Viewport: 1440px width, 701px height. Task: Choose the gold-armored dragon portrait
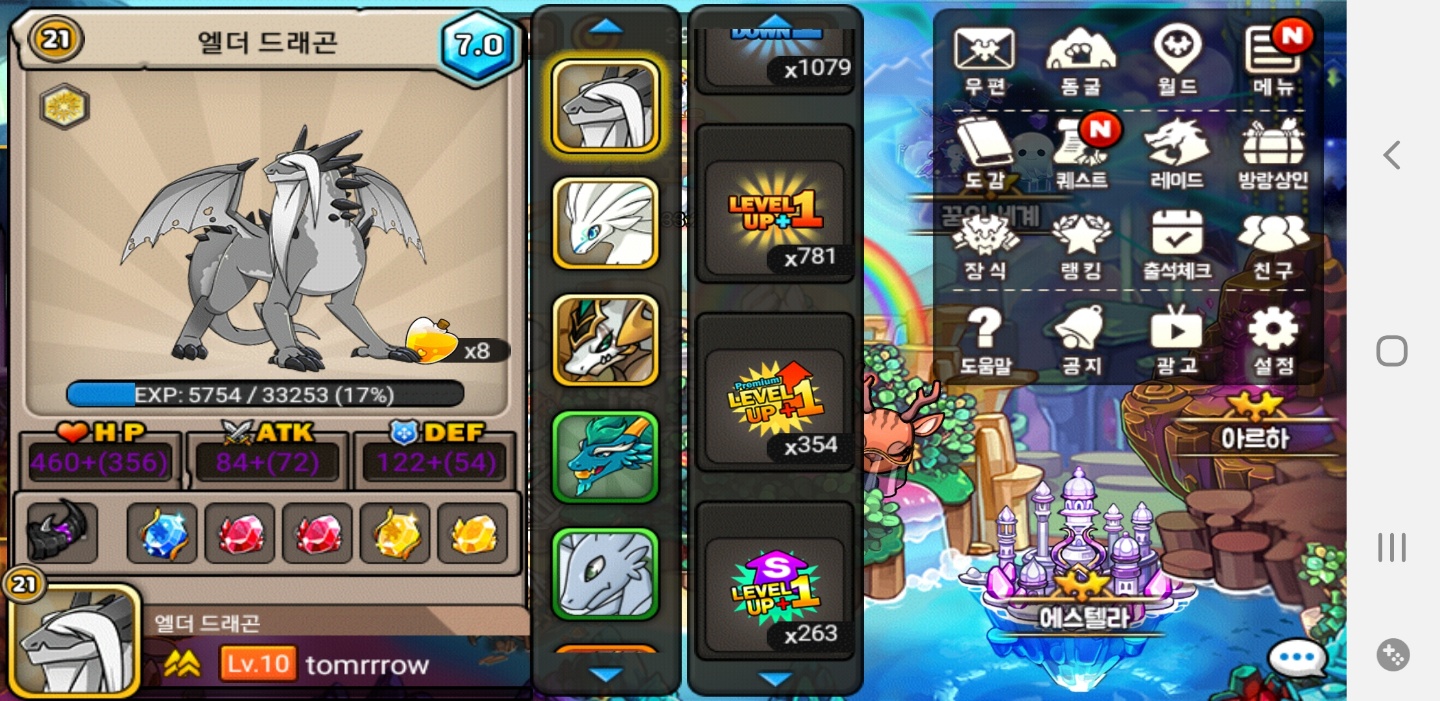pos(605,340)
